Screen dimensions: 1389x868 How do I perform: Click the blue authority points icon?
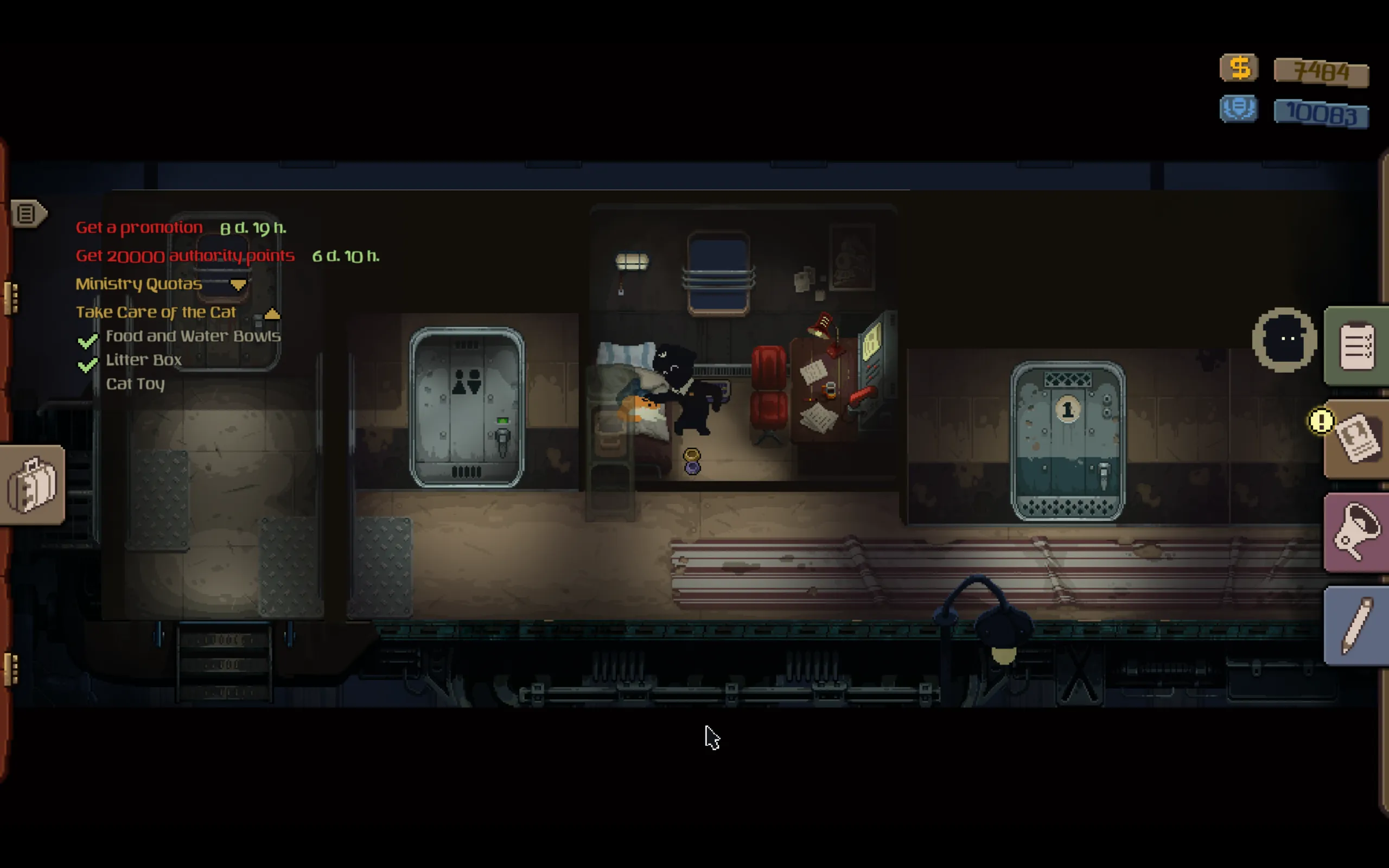[x=1239, y=109]
